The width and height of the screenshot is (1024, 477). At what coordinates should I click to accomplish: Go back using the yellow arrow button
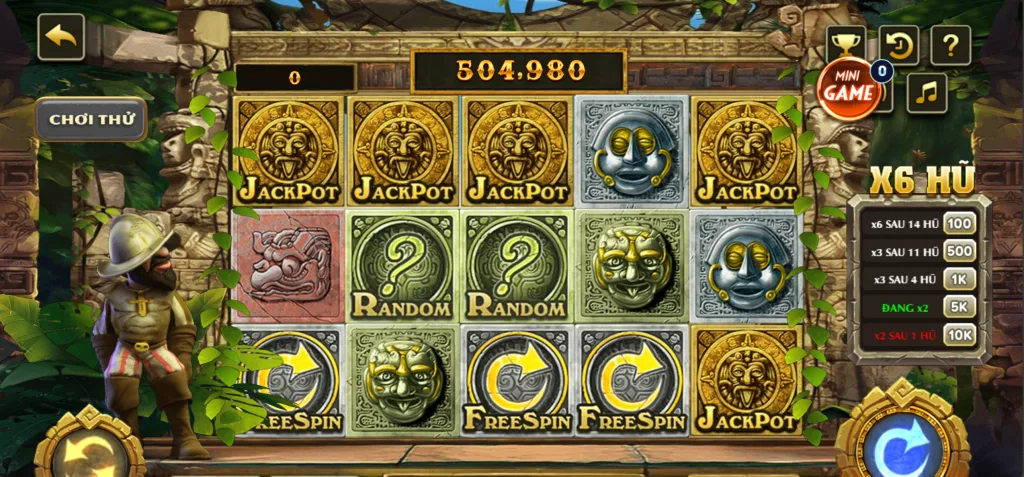coord(61,37)
